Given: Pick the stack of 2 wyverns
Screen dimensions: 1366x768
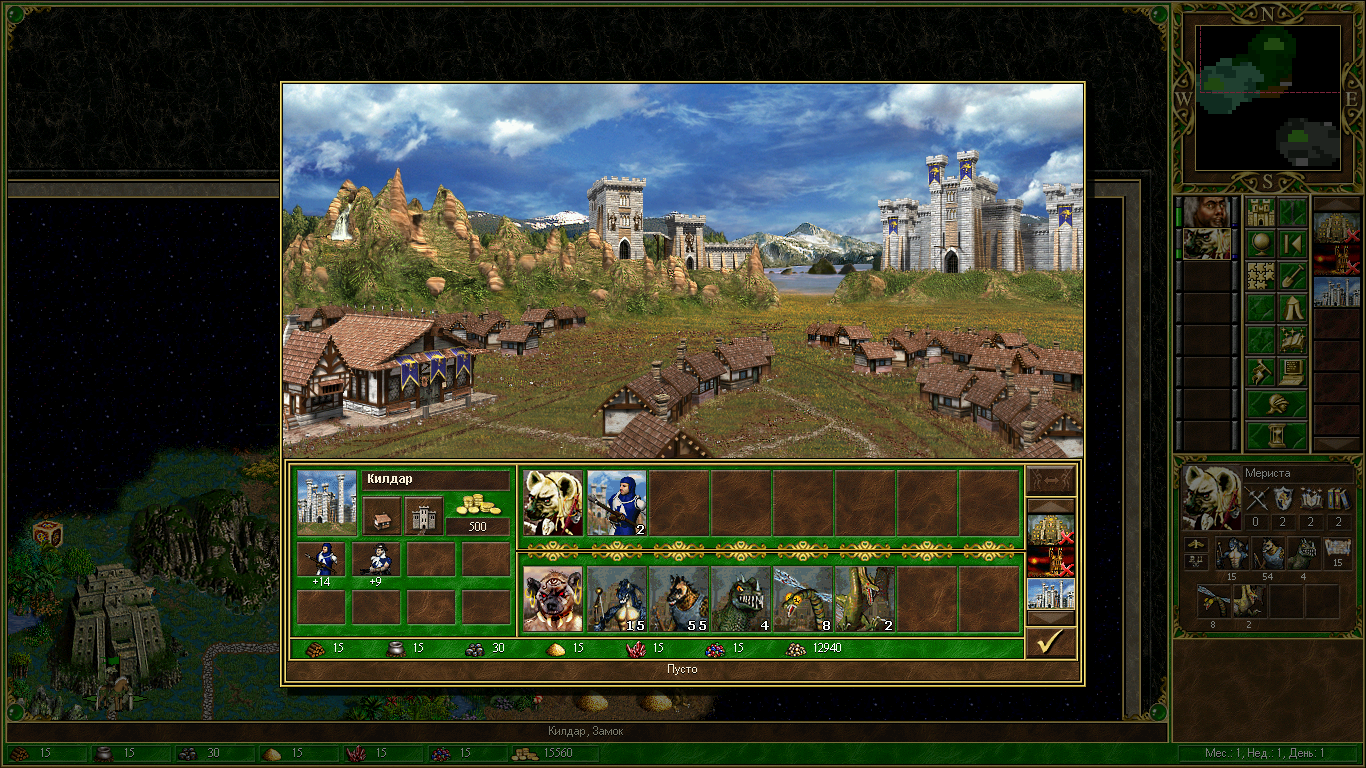Looking at the screenshot, I should click(865, 599).
